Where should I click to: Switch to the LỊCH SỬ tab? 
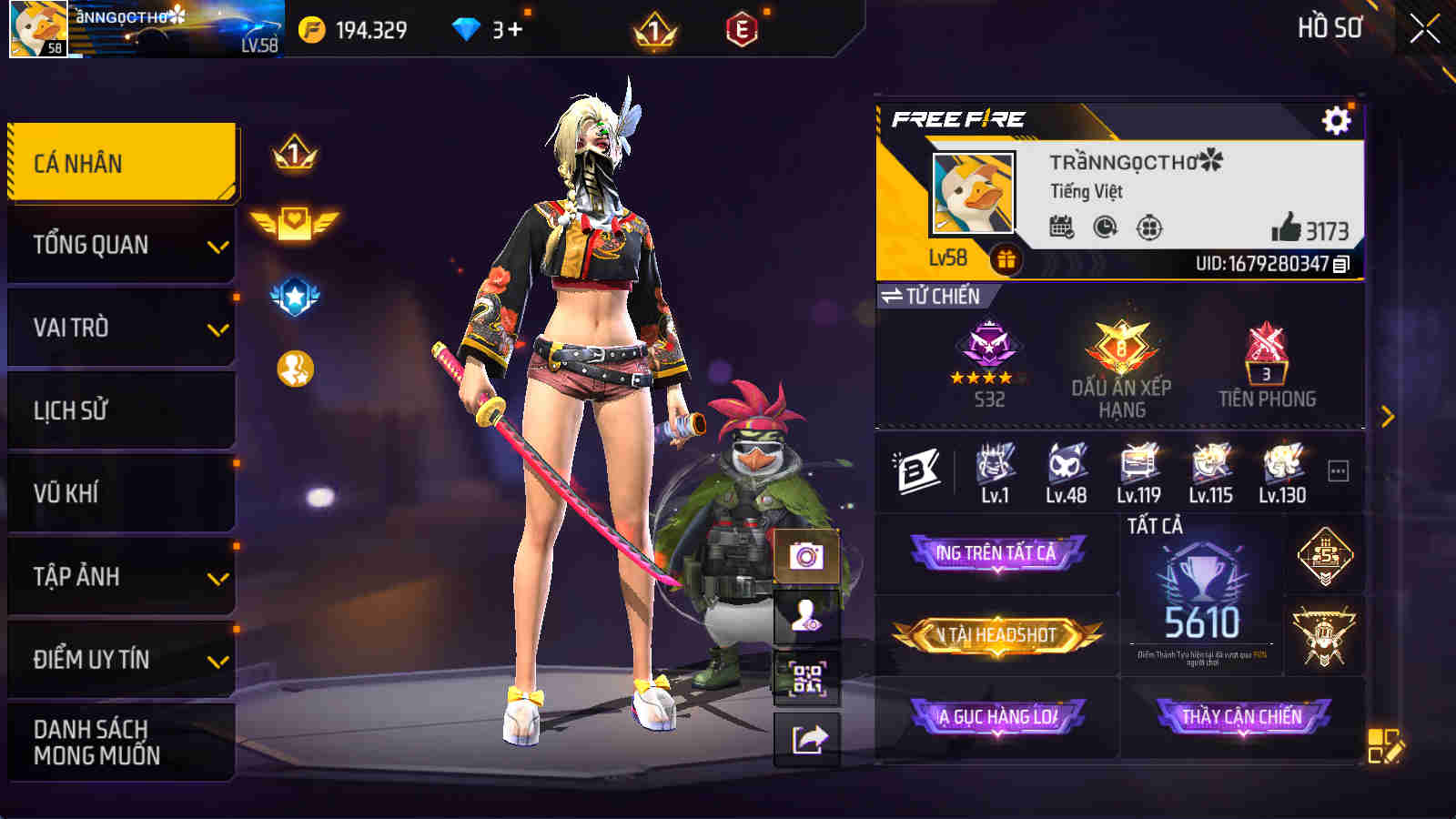pos(121,409)
